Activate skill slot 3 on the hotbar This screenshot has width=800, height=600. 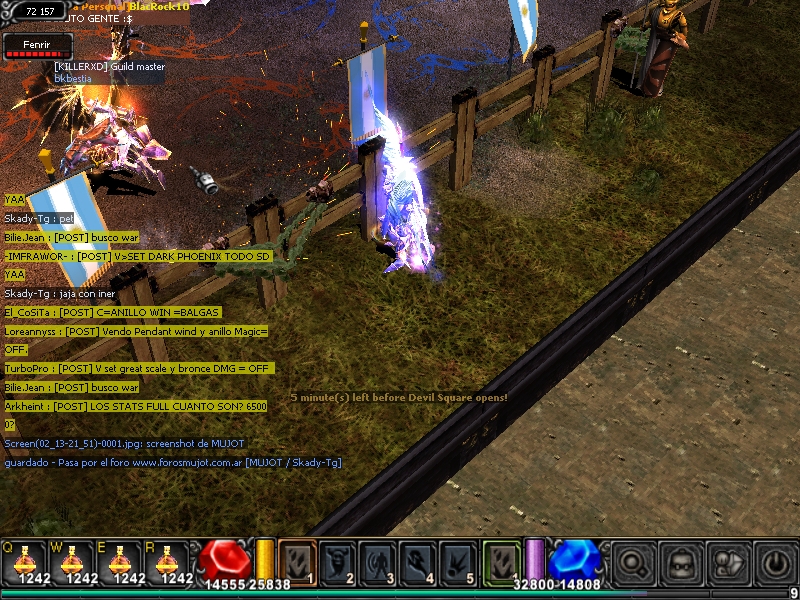(x=378, y=562)
